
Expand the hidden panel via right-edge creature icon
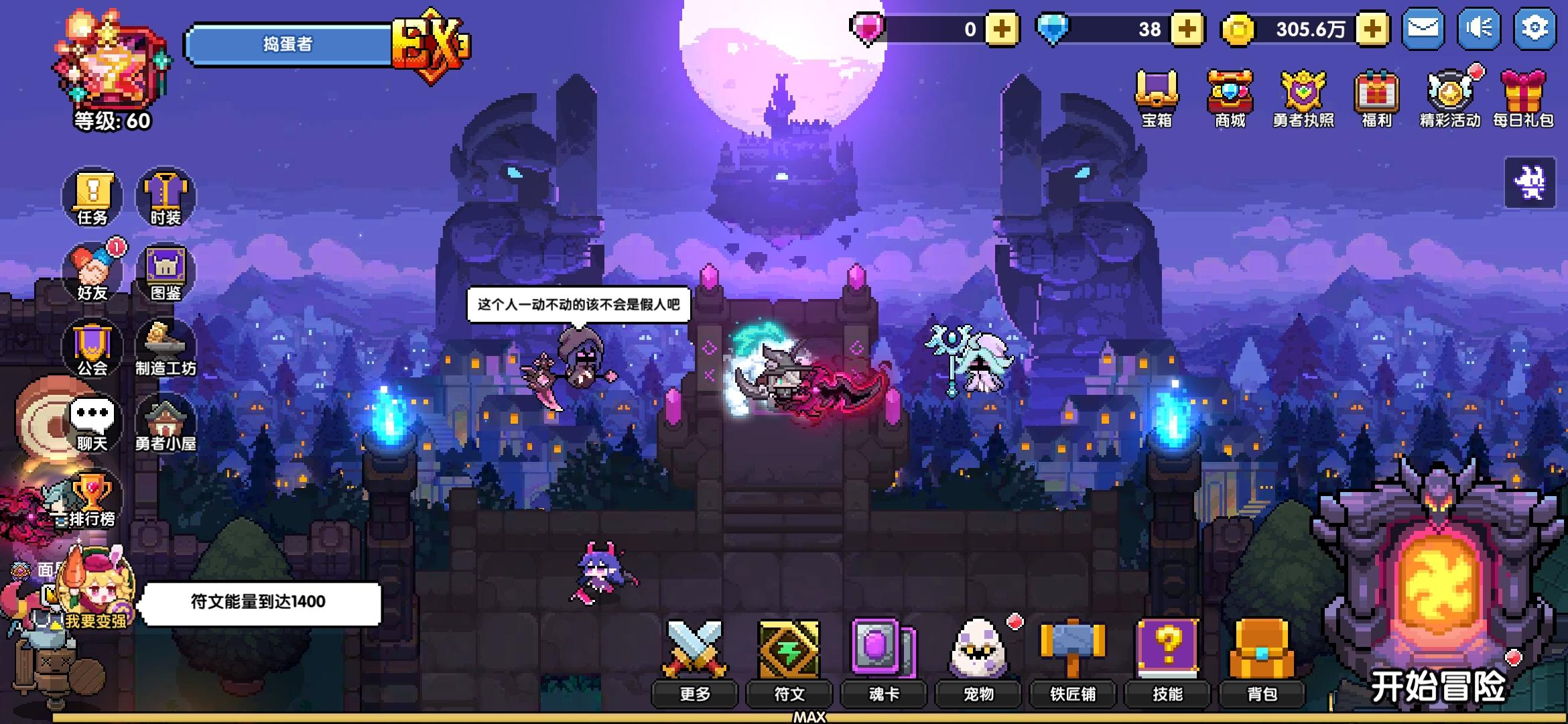coord(1531,182)
